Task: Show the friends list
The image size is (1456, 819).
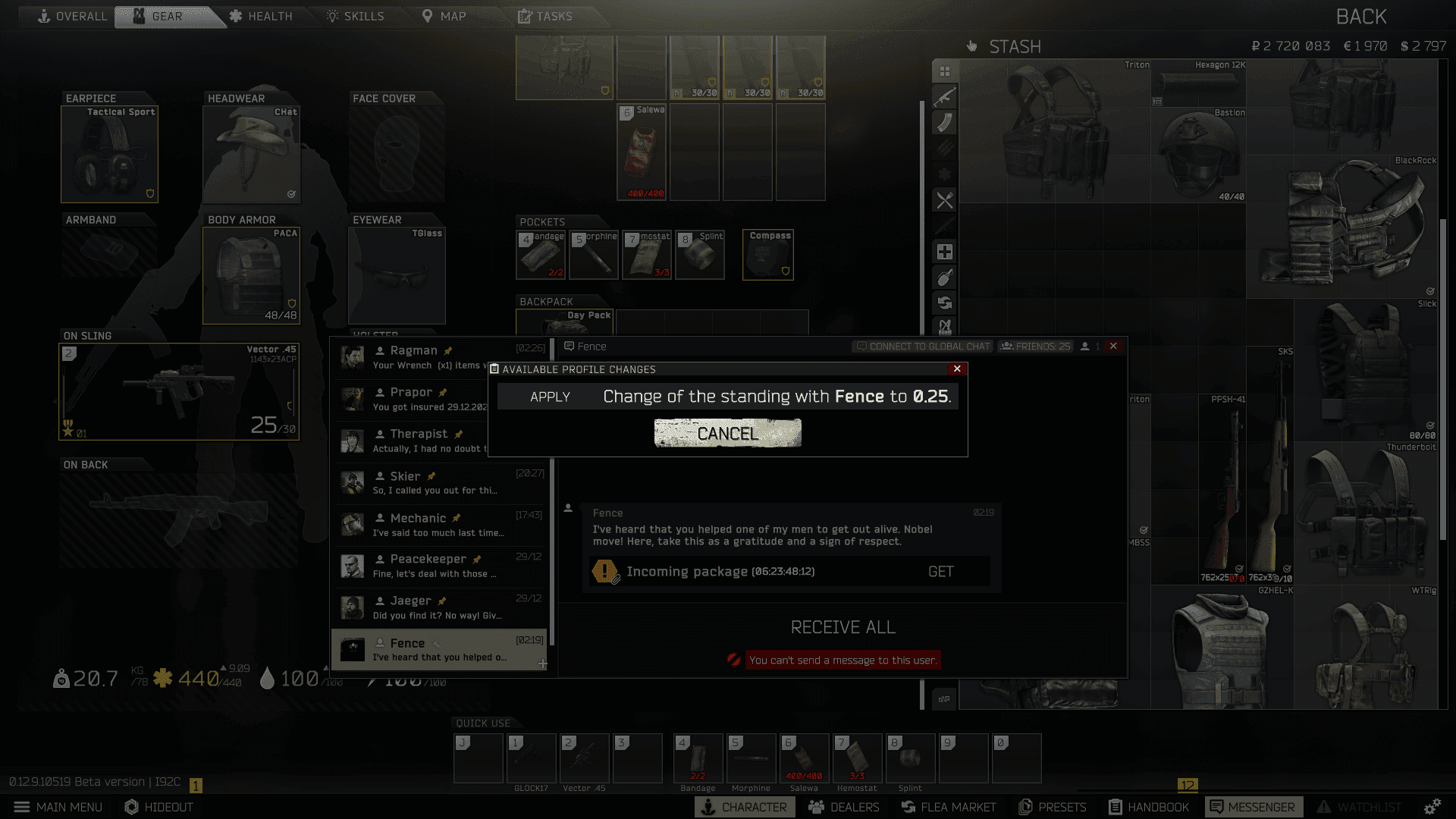Action: [1036, 347]
